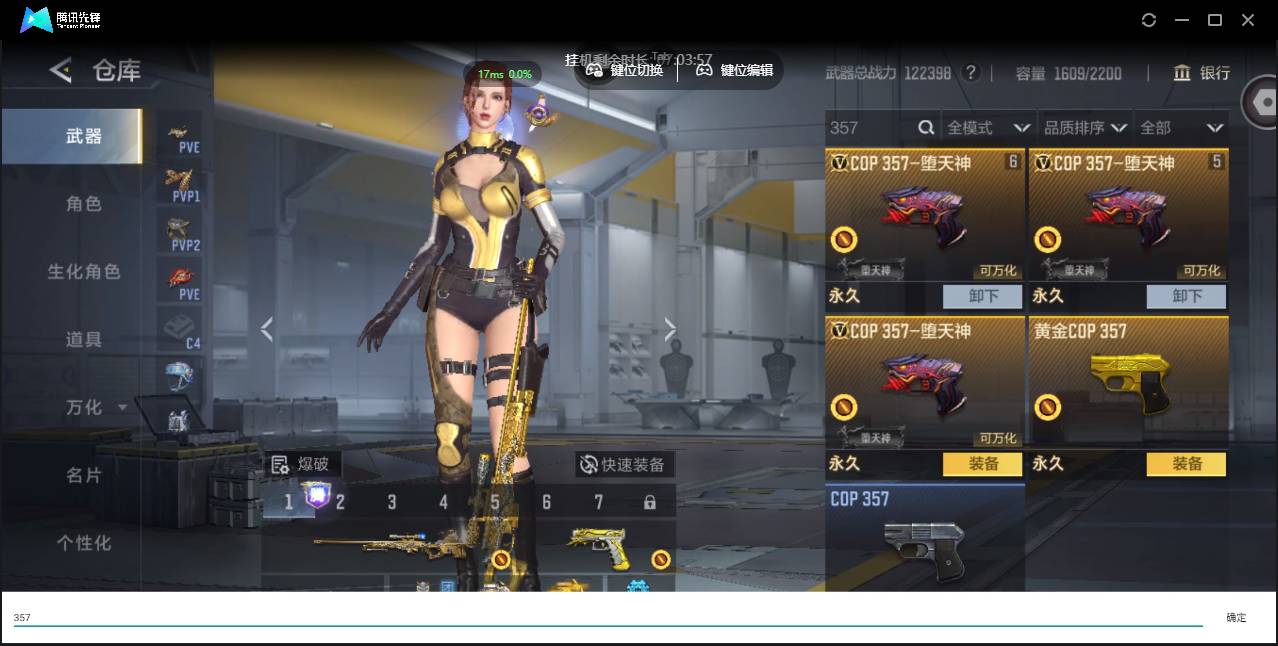Screen dimensions: 1278x646
Task: Switch to the 角色 tab
Action: coord(84,204)
